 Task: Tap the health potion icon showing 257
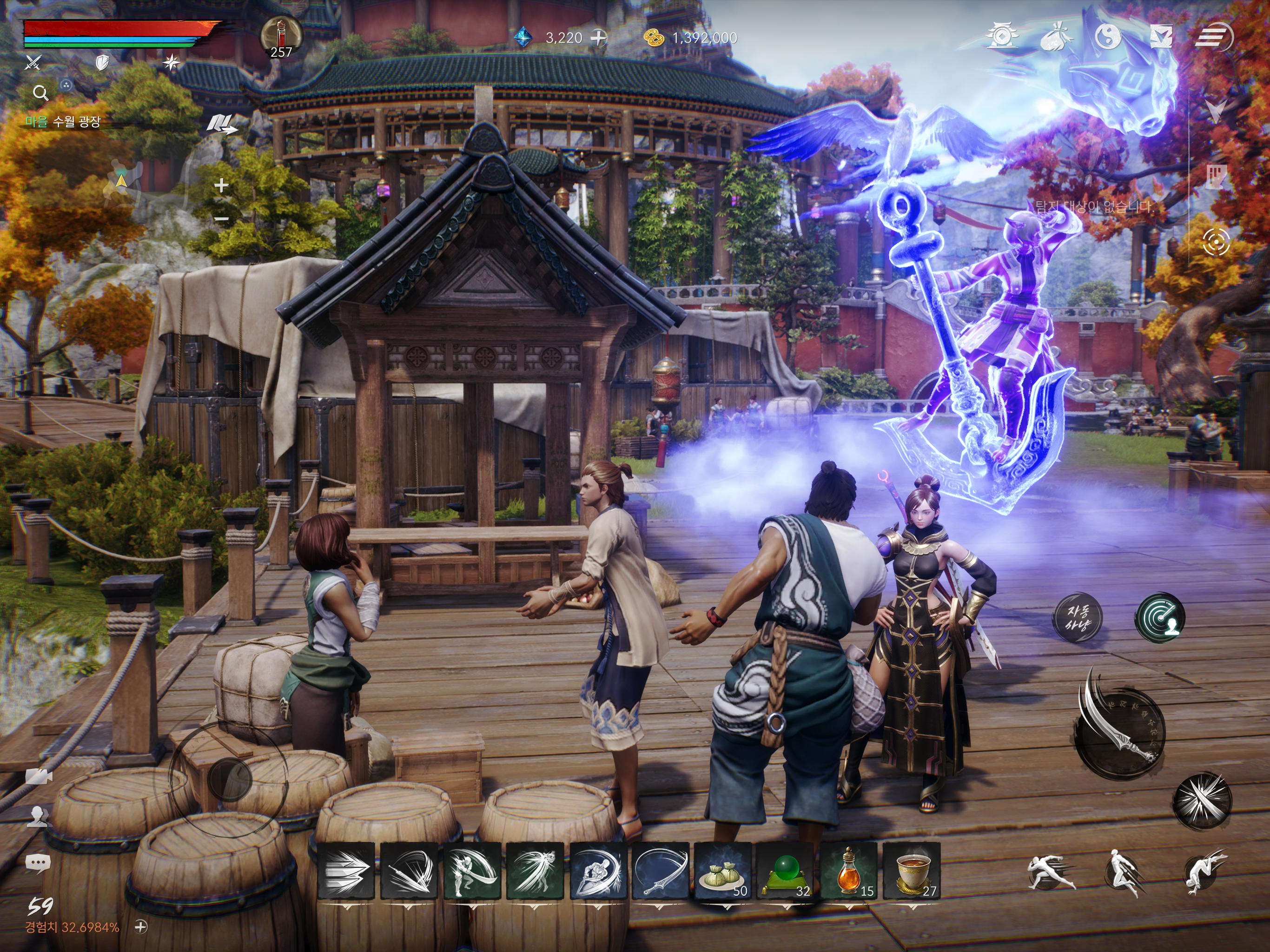pyautogui.click(x=283, y=33)
